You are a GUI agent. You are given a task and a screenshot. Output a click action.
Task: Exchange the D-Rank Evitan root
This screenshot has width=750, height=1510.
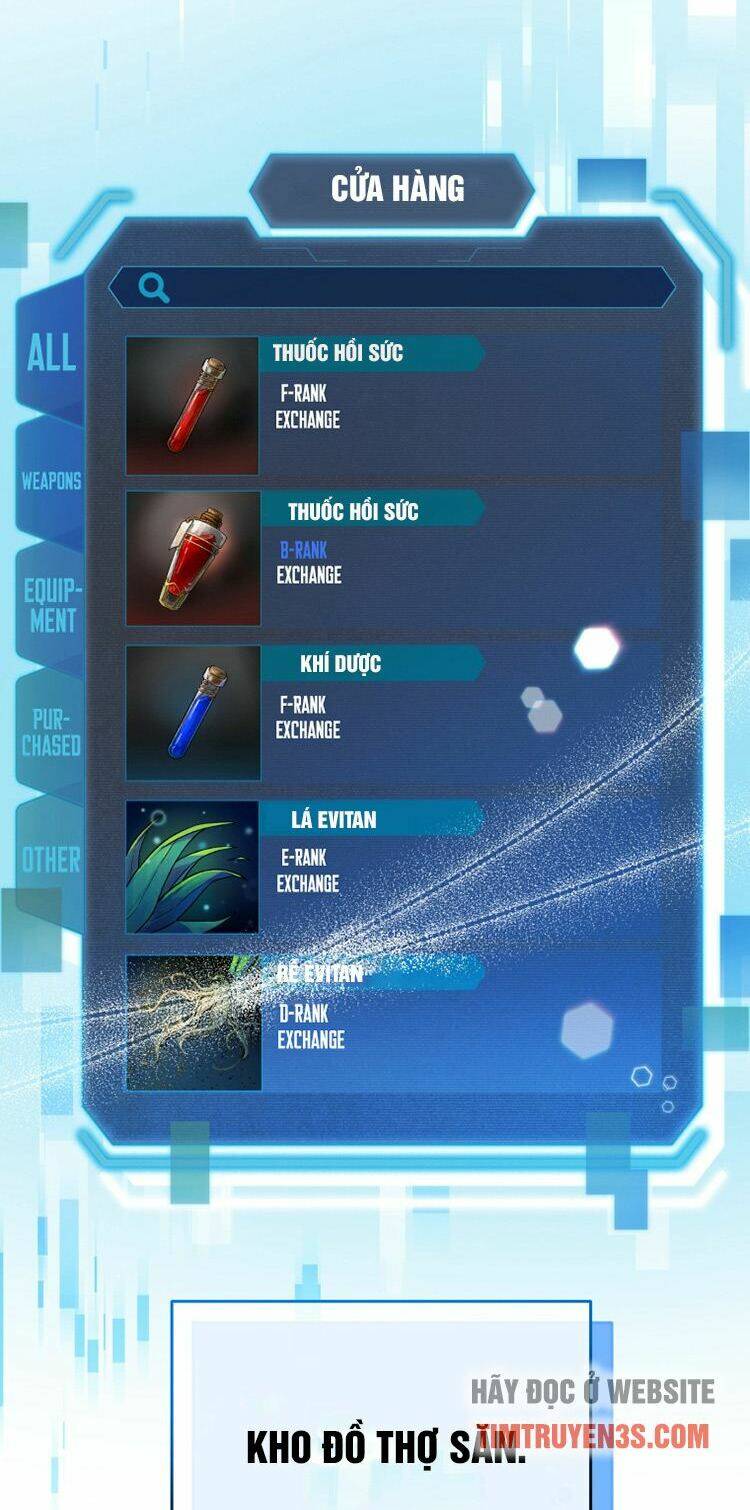pos(310,1040)
